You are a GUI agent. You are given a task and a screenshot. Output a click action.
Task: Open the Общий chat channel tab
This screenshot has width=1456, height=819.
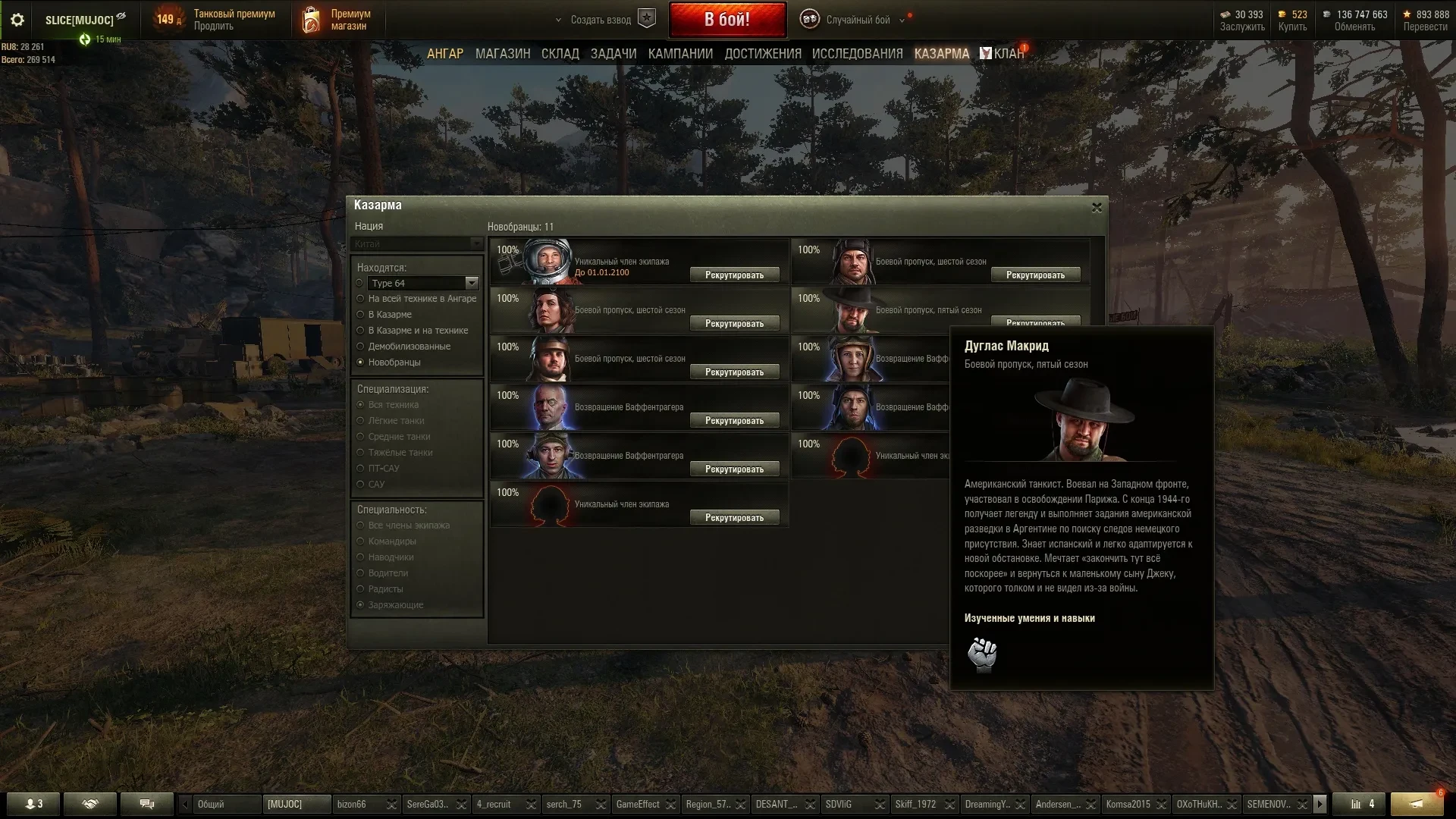(x=220, y=804)
